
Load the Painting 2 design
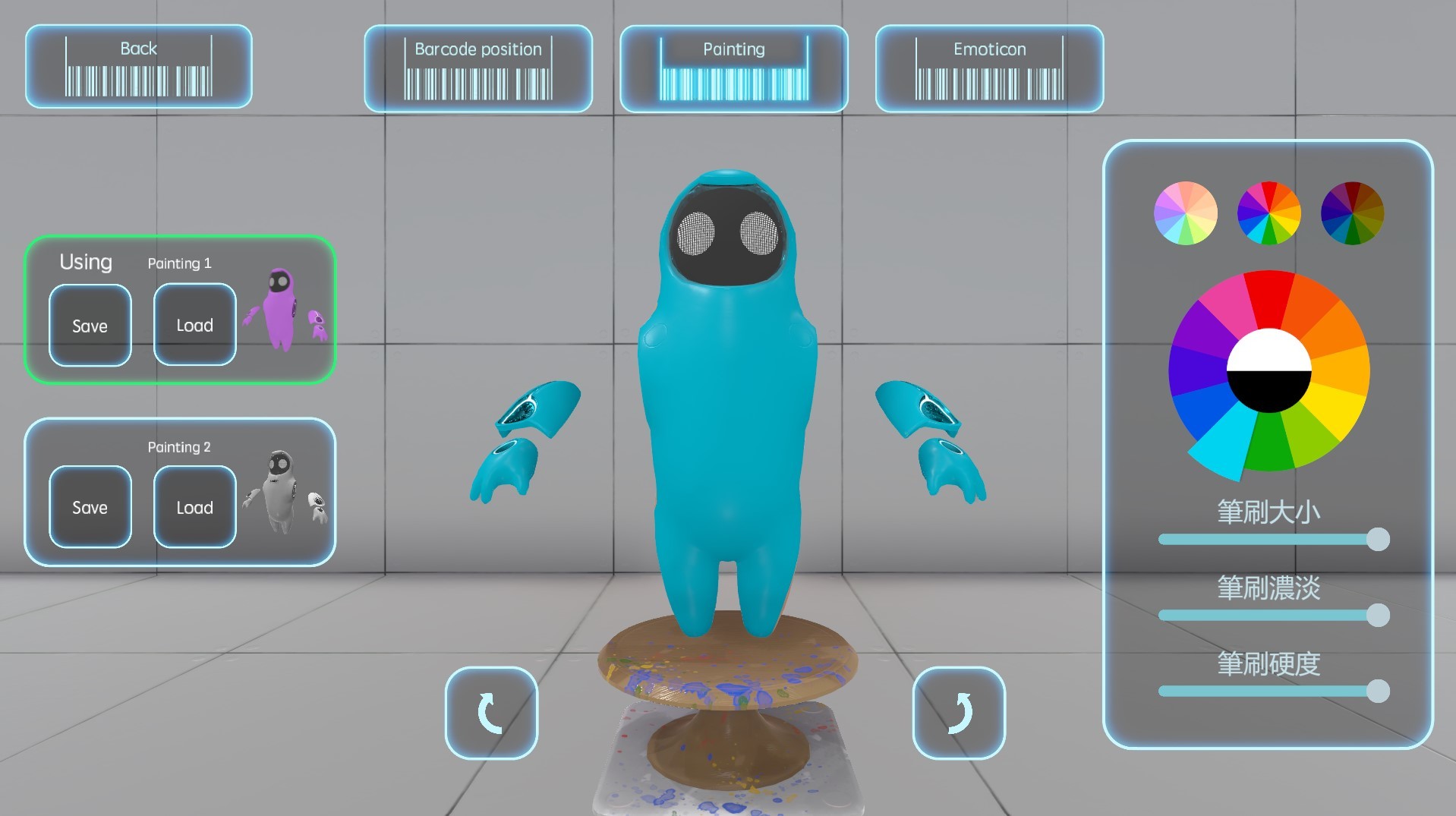pos(194,507)
